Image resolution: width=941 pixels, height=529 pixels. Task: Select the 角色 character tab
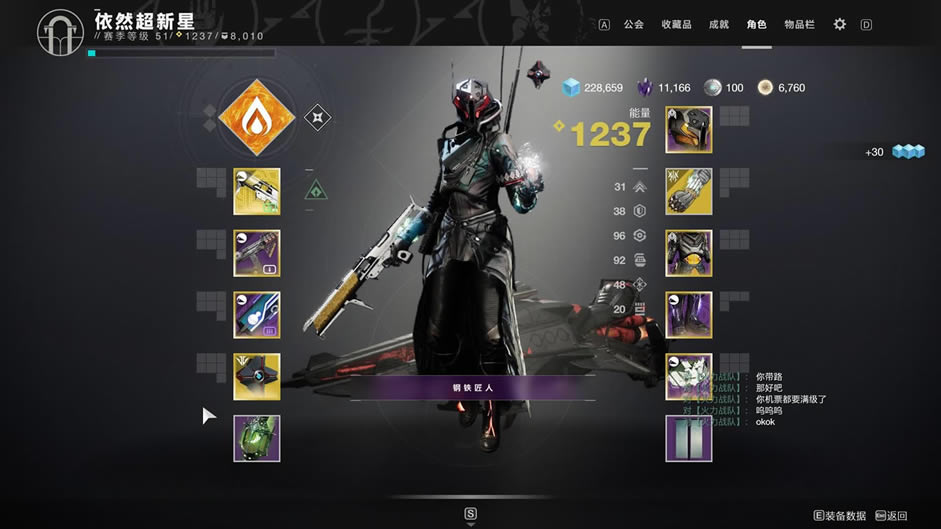756,24
